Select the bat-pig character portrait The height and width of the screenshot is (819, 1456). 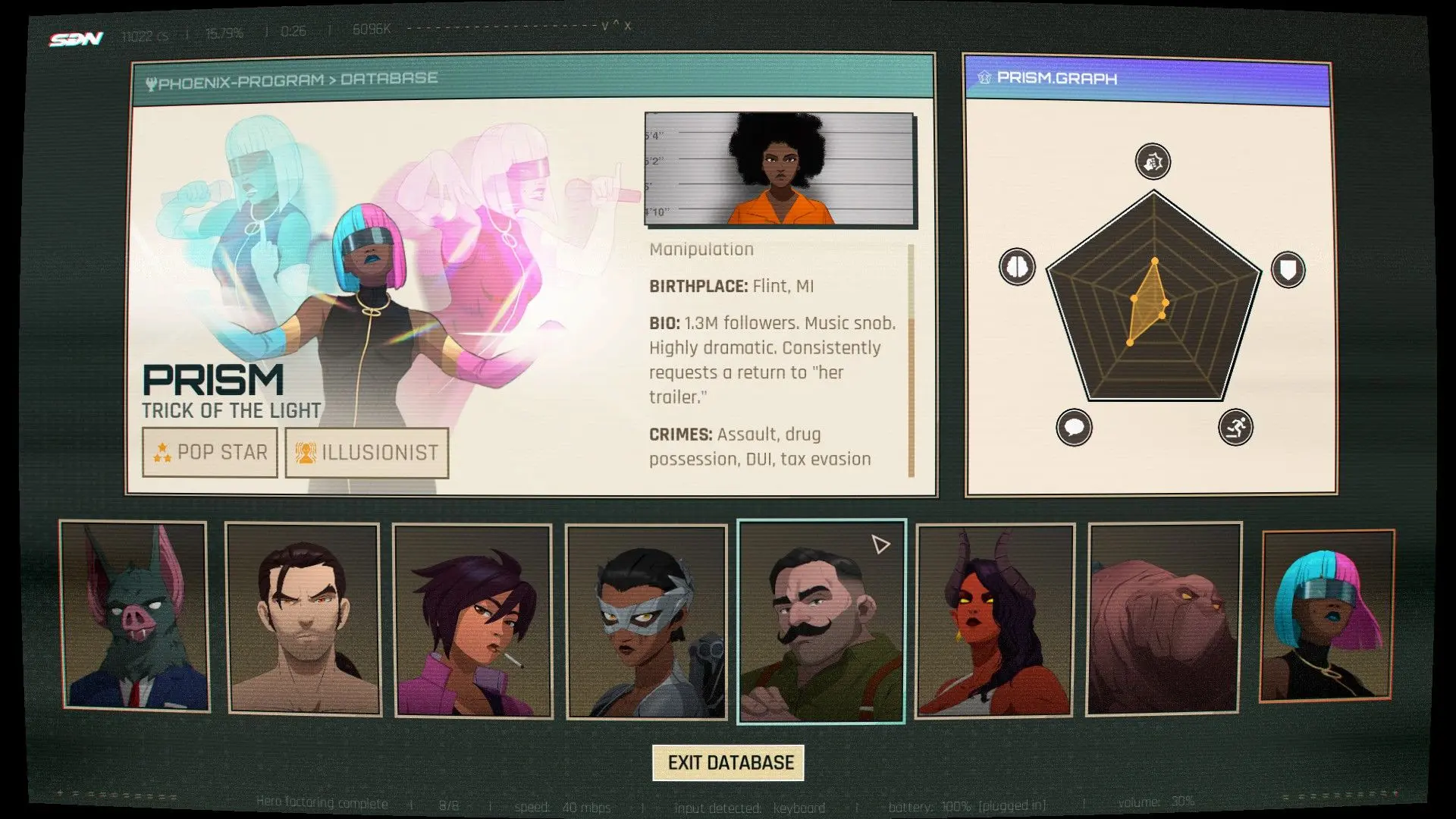[135, 618]
